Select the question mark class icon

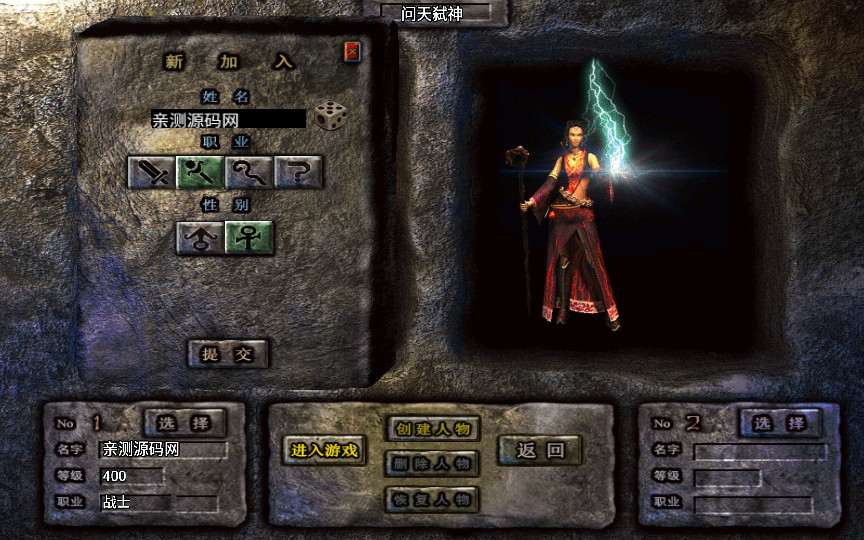299,172
